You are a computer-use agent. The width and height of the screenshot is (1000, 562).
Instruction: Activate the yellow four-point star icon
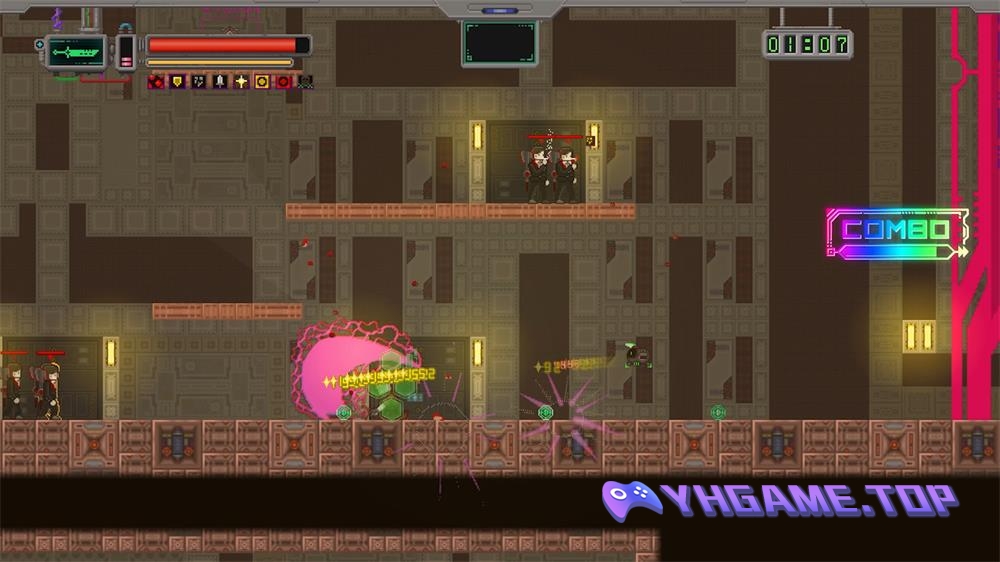241,82
